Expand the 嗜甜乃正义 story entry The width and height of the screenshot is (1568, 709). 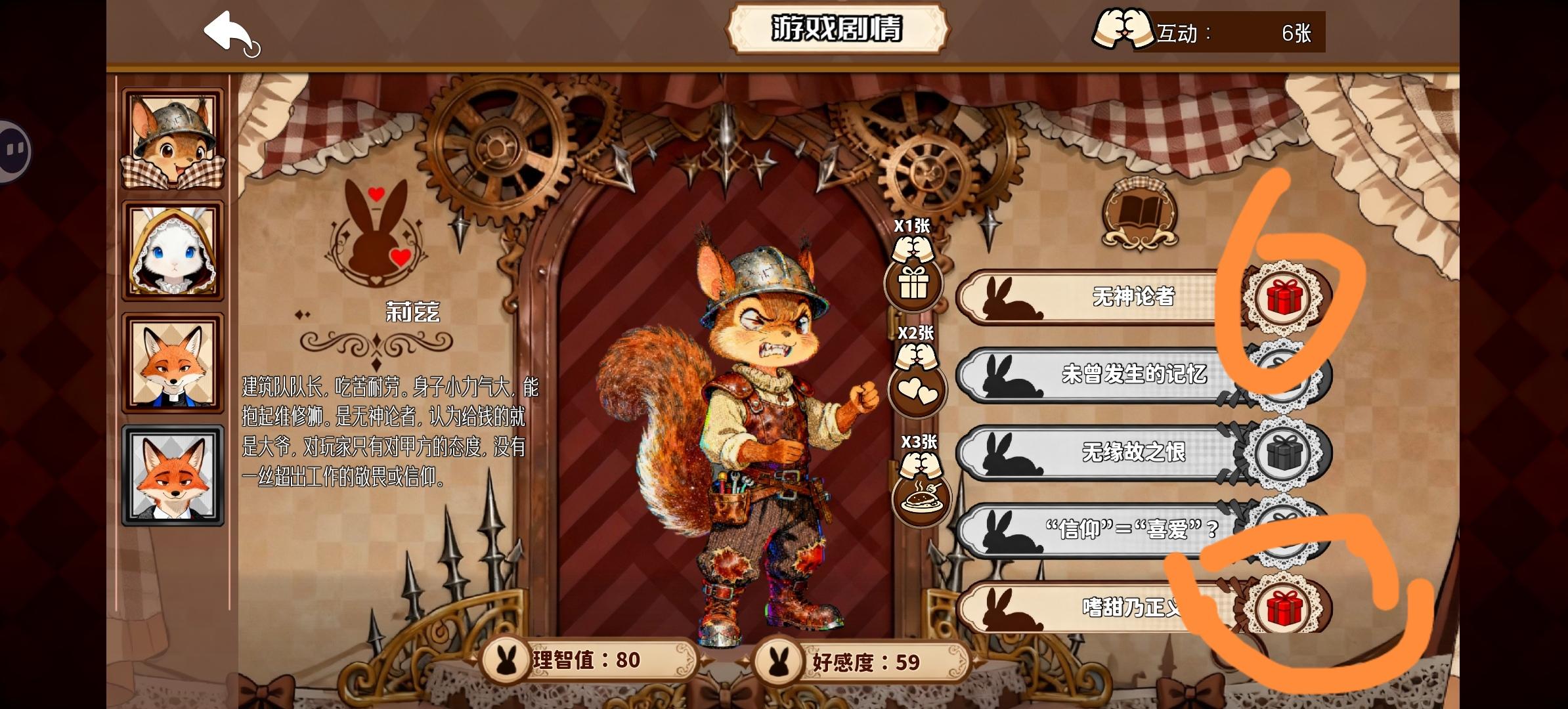[x=1116, y=609]
